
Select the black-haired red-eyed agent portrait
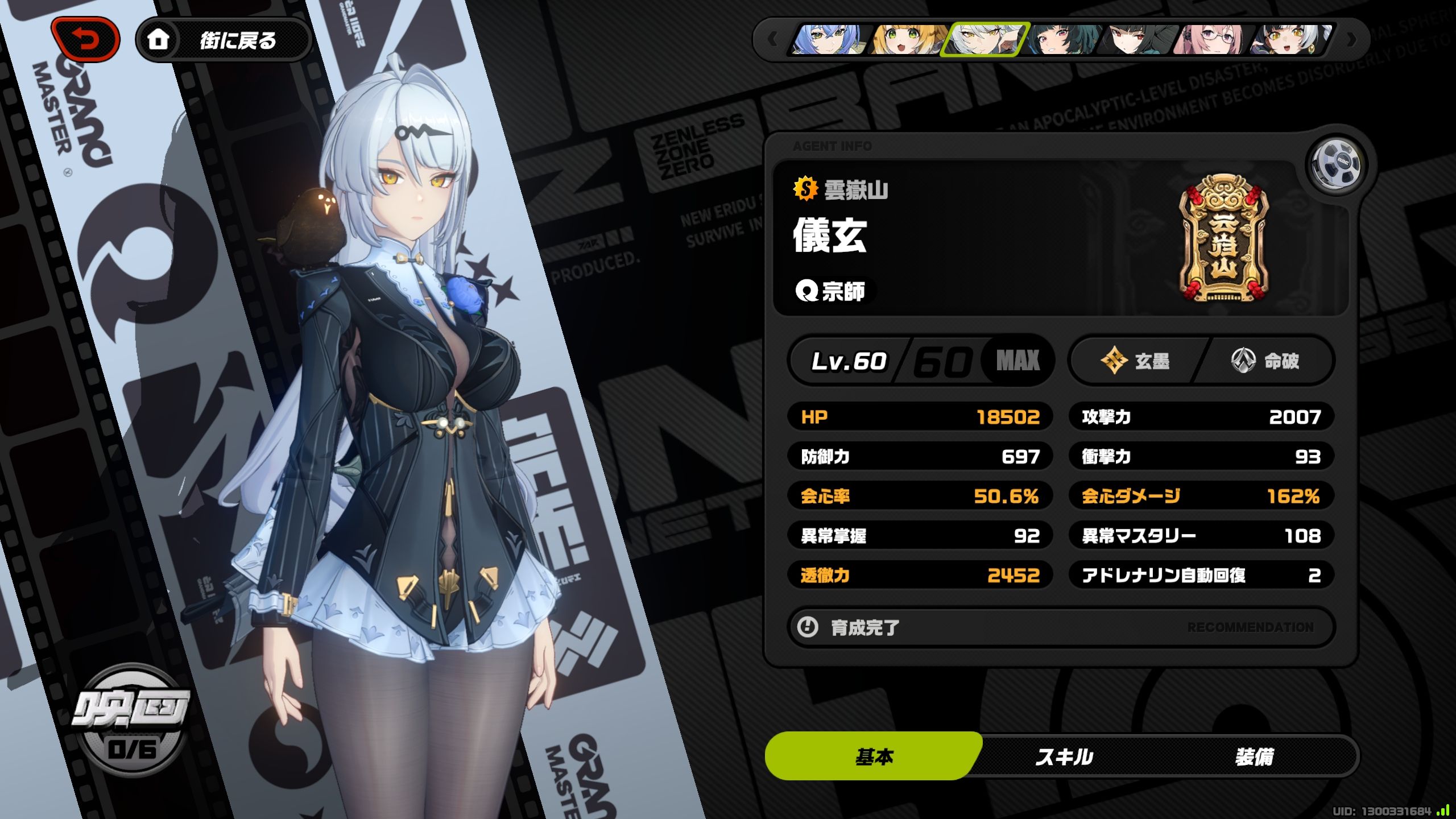pos(1137,40)
